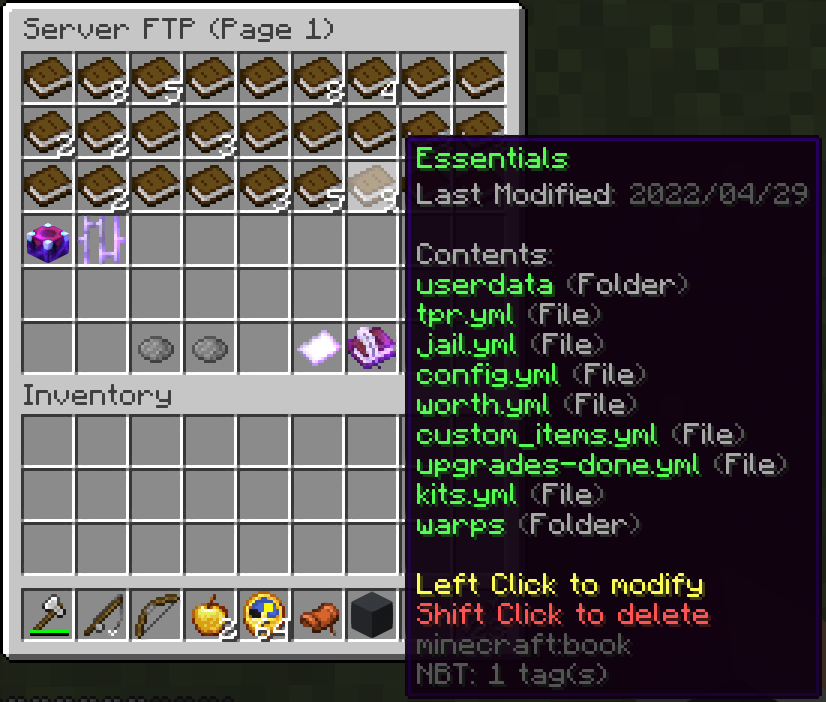Select the enchanted iron bars item

tap(102, 240)
